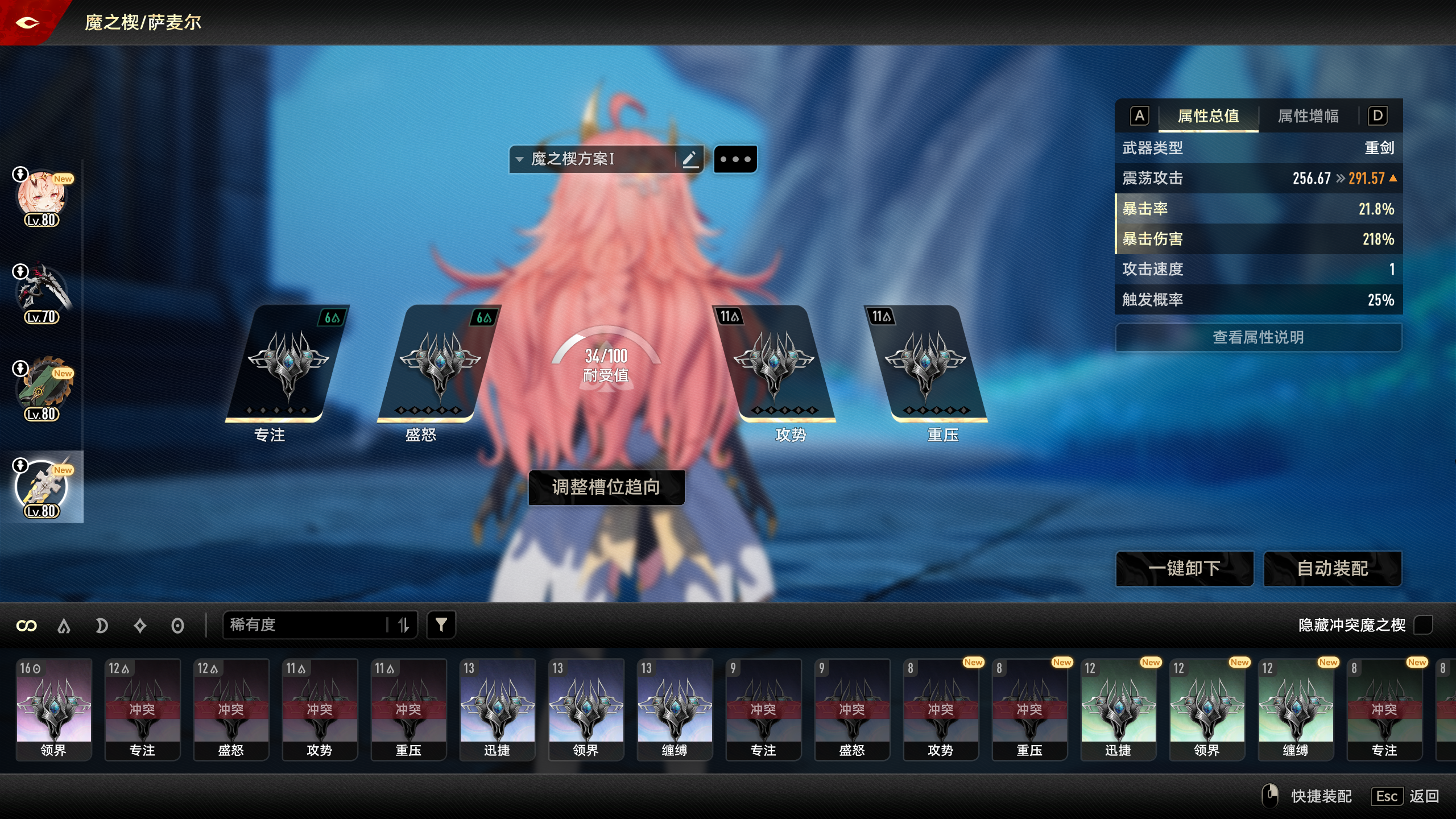This screenshot has height=819, width=1456.
Task: Select the diamond filter icon
Action: 140,625
